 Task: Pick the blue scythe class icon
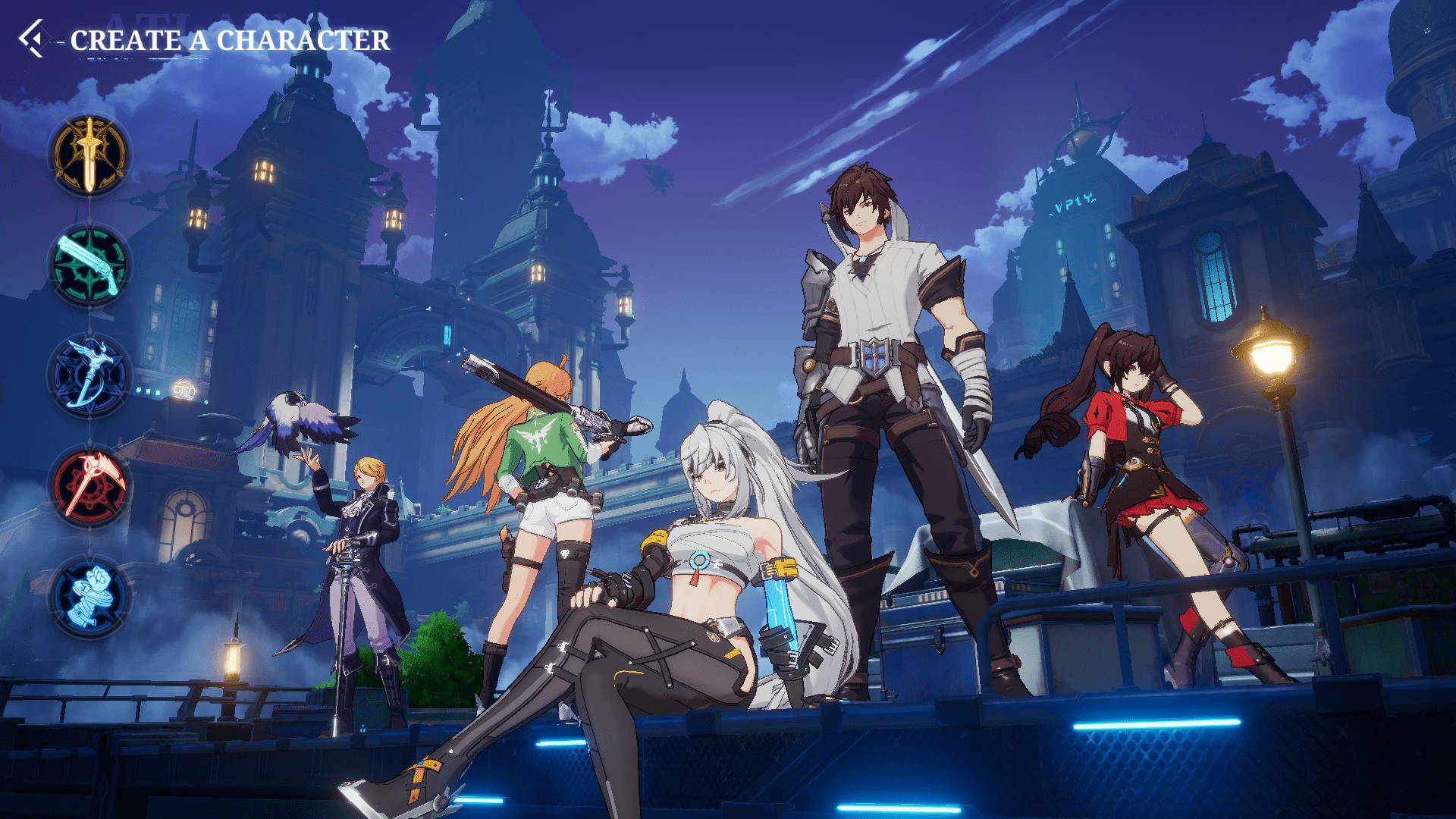(89, 375)
